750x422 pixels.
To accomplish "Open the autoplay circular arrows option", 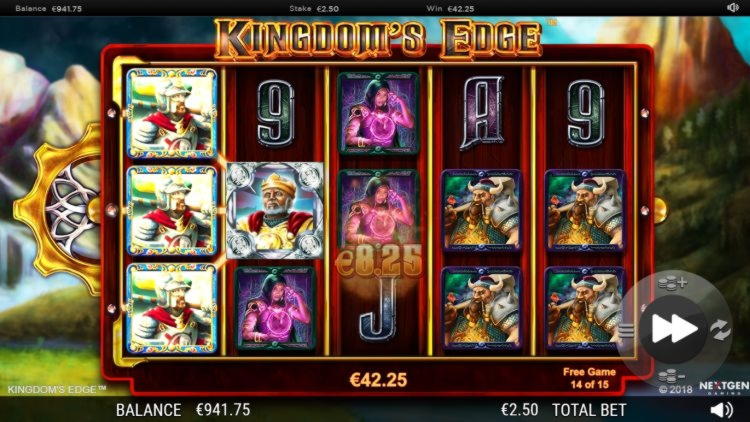I will click(720, 328).
